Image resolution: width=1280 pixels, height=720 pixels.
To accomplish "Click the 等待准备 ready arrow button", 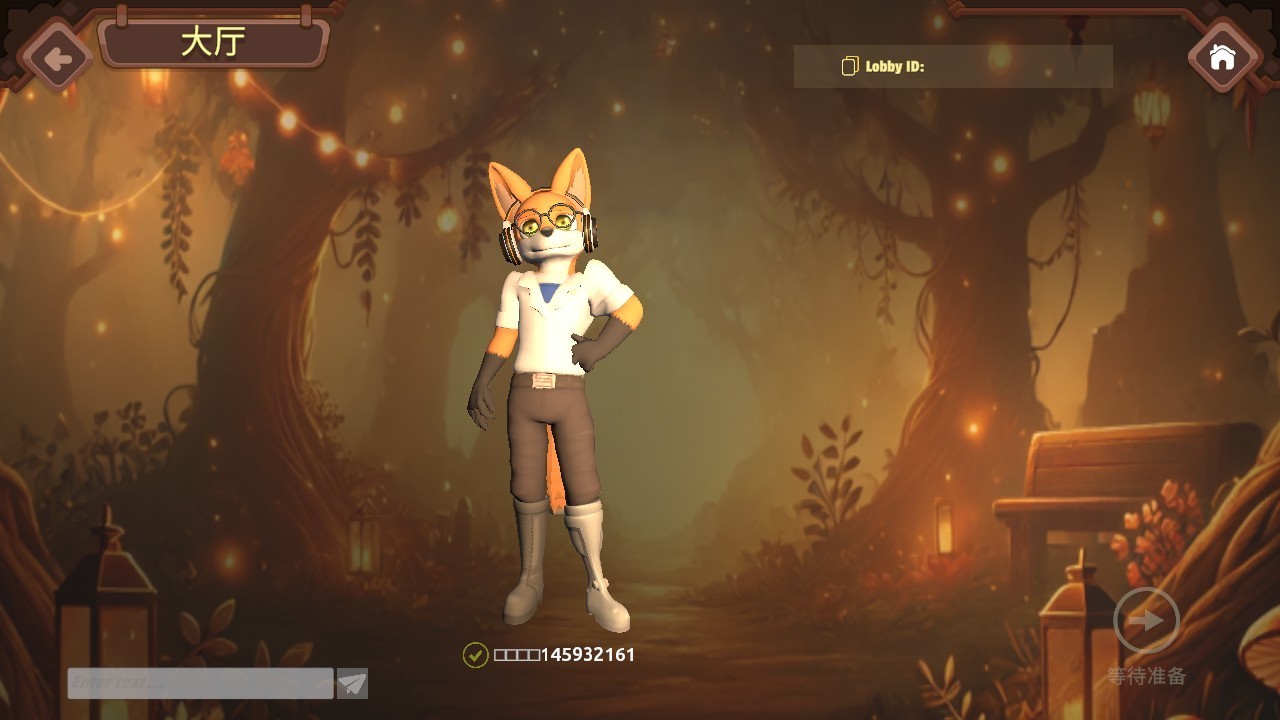I will click(x=1146, y=621).
